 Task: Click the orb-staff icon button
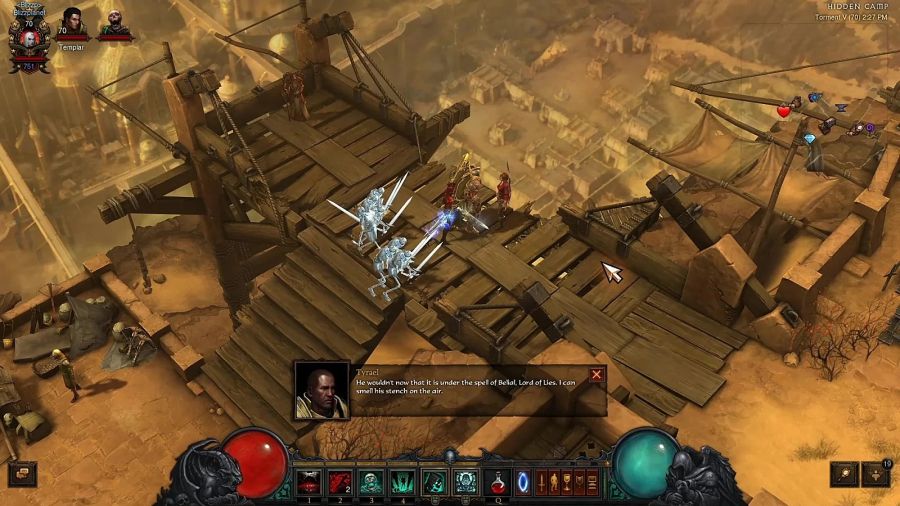coord(845,473)
